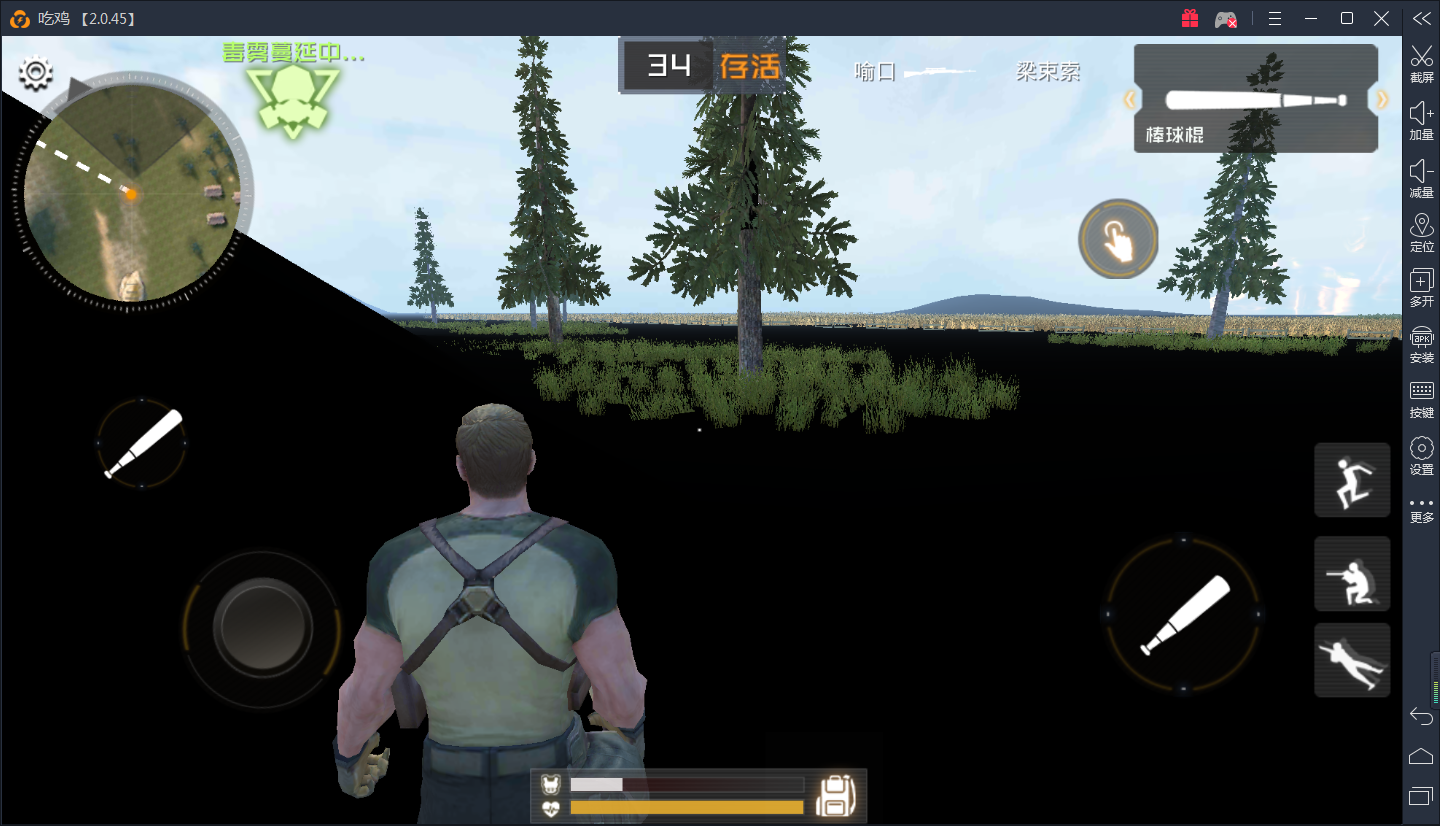Toggle the crouch stance button
1440x826 pixels.
[1352, 573]
